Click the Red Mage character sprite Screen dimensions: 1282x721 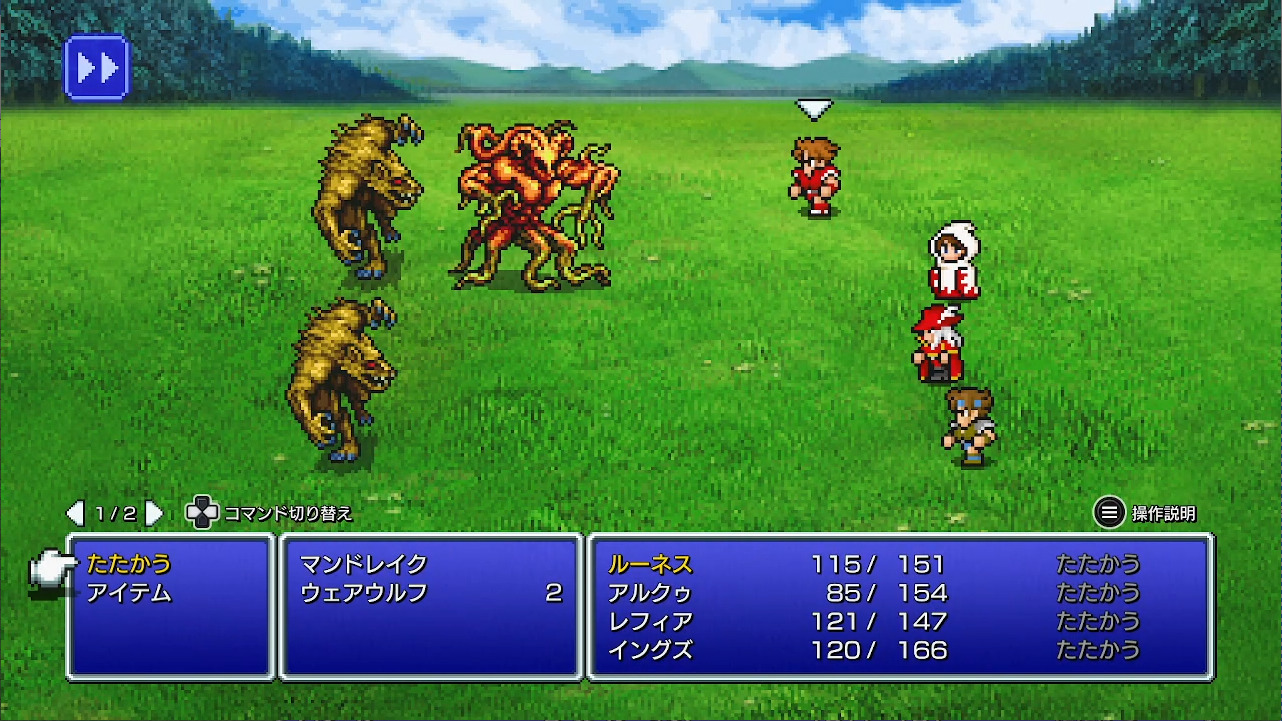click(935, 345)
